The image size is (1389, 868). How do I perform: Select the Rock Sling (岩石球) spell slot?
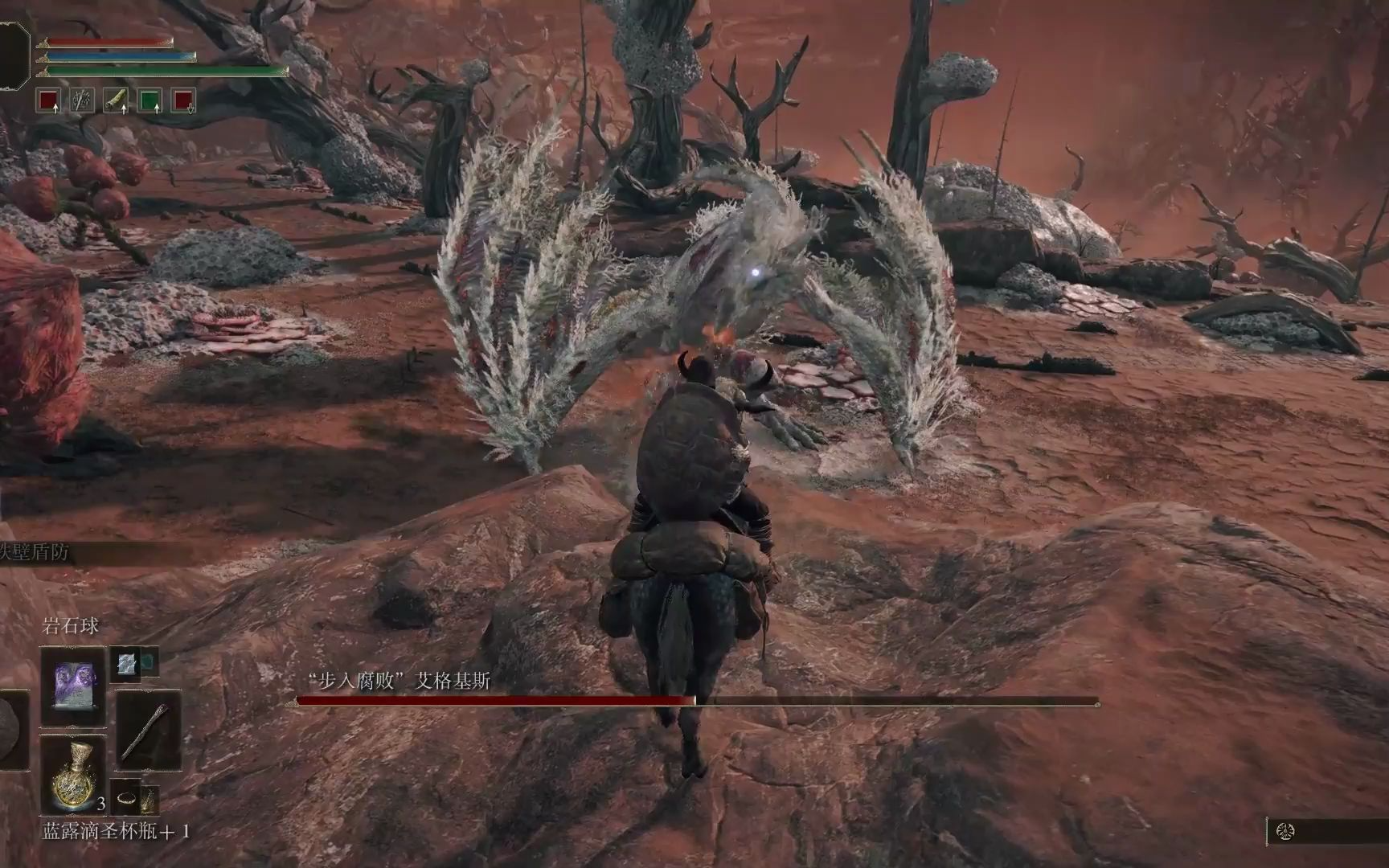[73, 686]
